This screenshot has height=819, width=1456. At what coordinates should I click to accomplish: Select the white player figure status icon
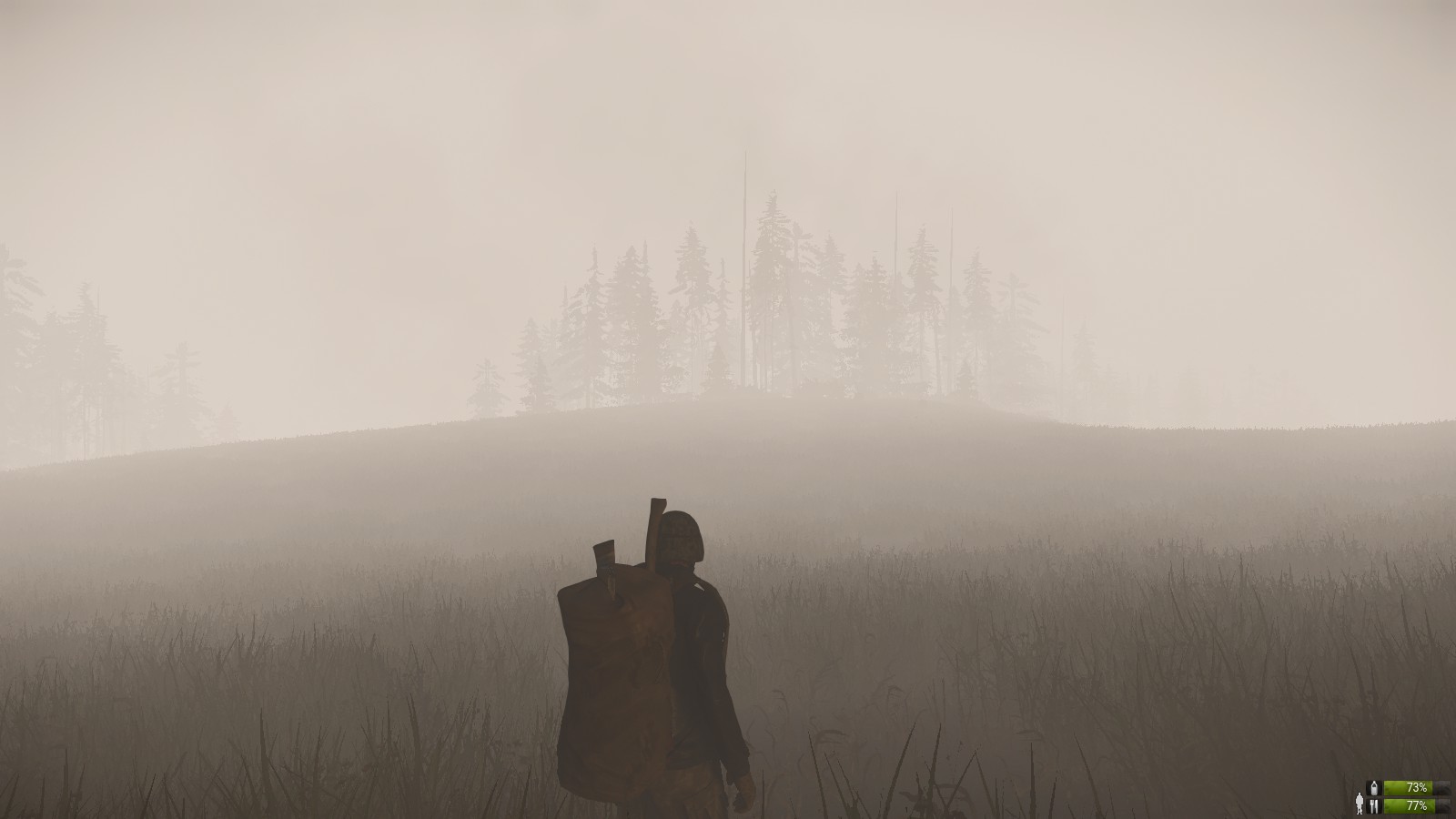1360,804
